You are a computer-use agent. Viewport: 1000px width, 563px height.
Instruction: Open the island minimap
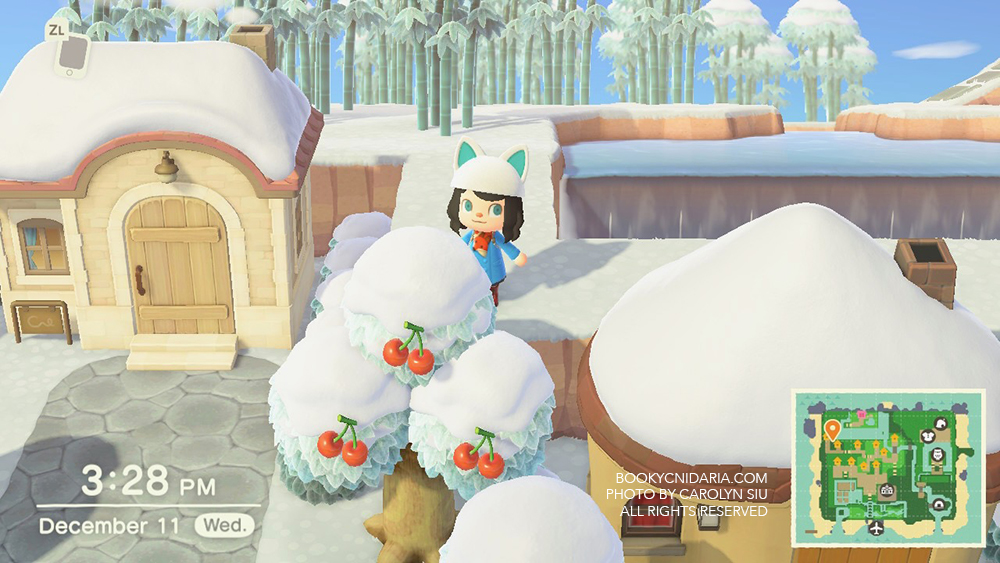click(888, 468)
